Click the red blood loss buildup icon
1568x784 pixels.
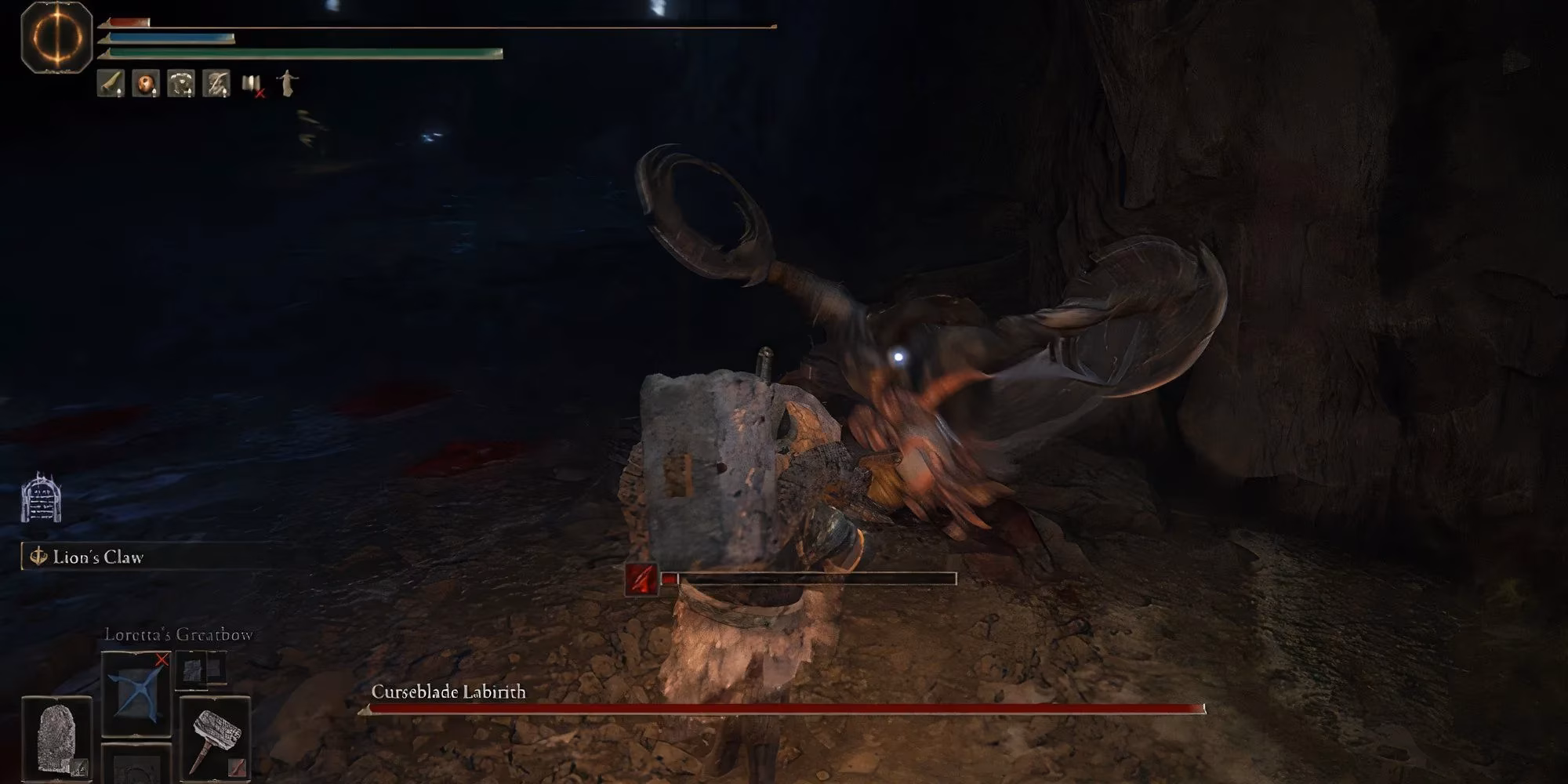pos(641,579)
